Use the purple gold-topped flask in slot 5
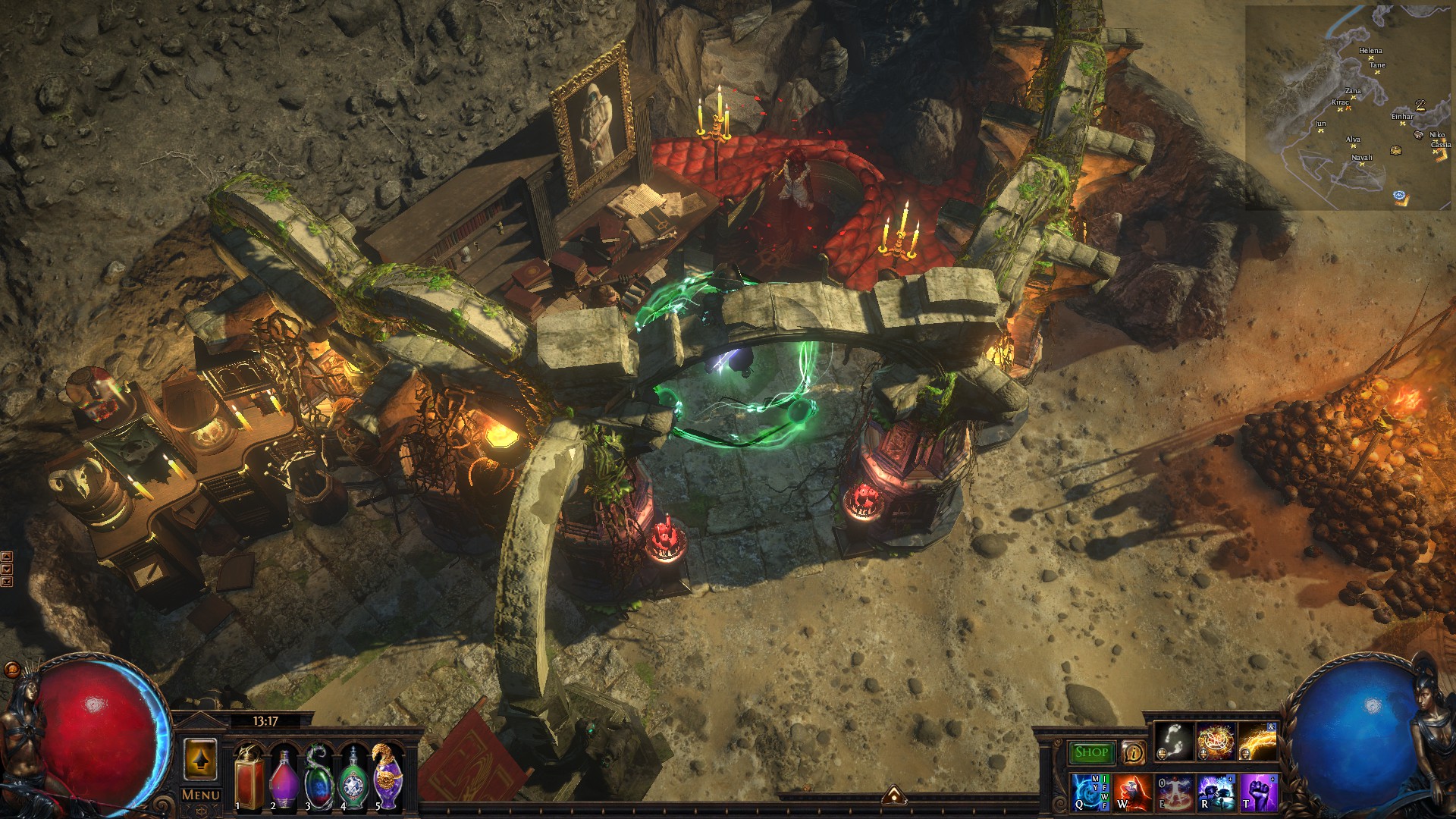 388,777
